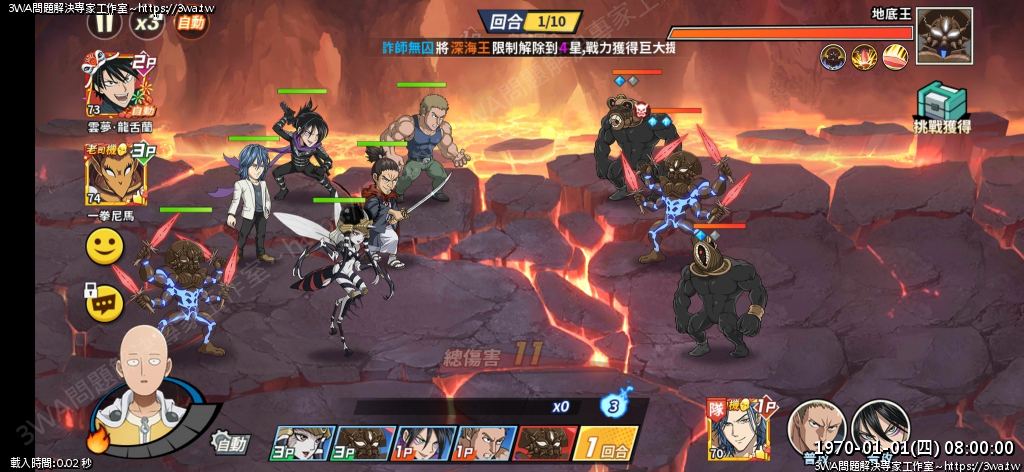This screenshot has height=472, width=1024.
Task: Open the yellow smiley emoji menu
Action: [104, 246]
